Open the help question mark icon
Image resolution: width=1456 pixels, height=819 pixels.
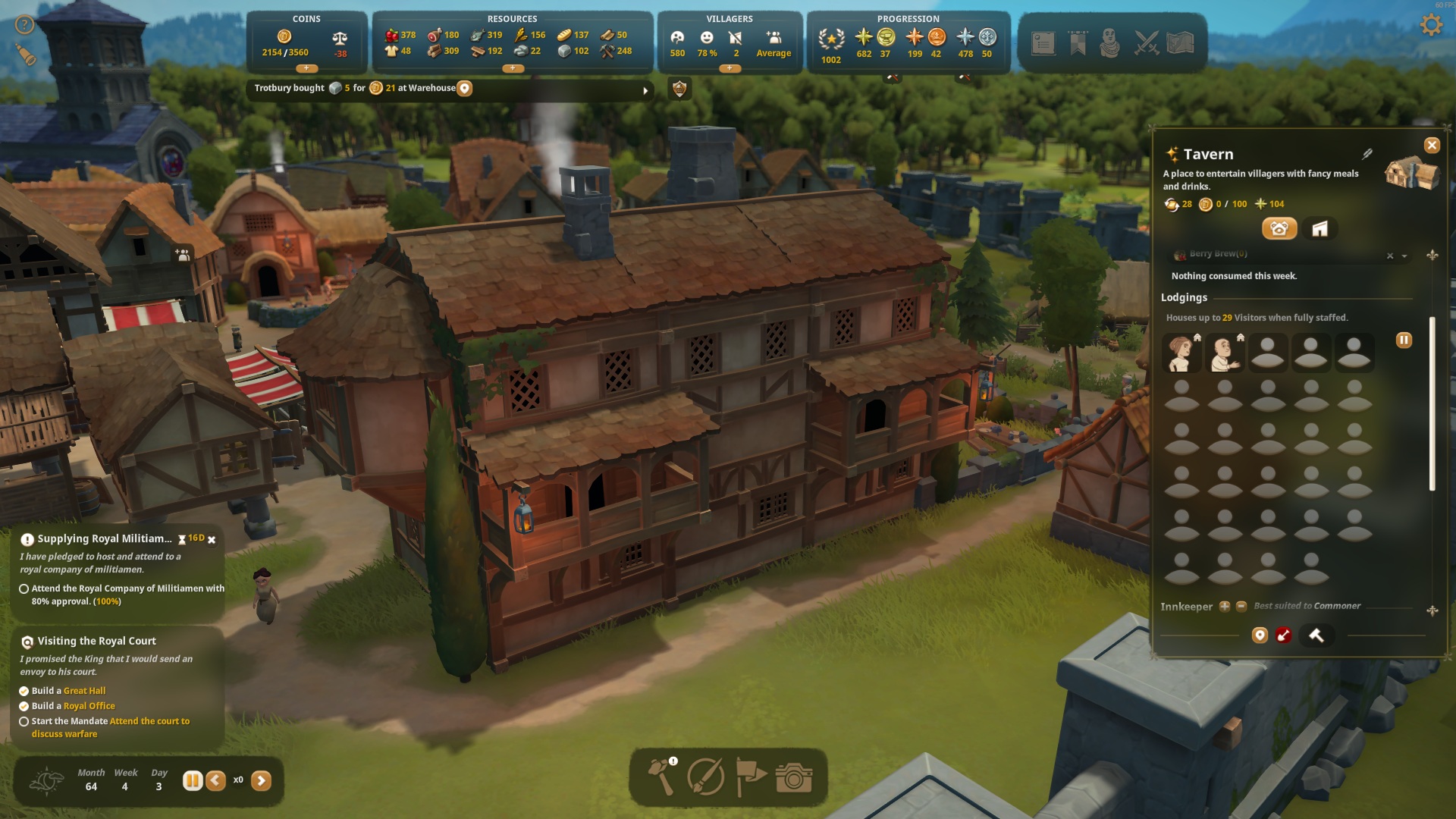click(25, 25)
